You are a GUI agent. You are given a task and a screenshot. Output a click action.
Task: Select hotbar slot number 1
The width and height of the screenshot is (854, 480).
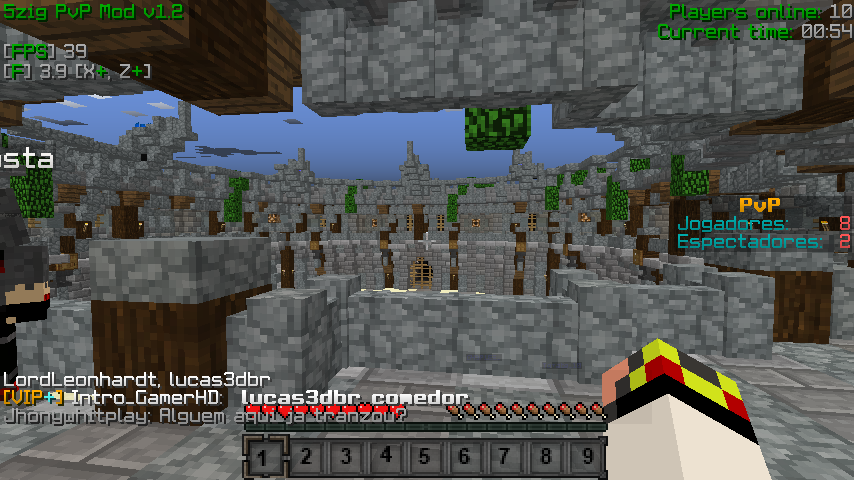pyautogui.click(x=266, y=458)
